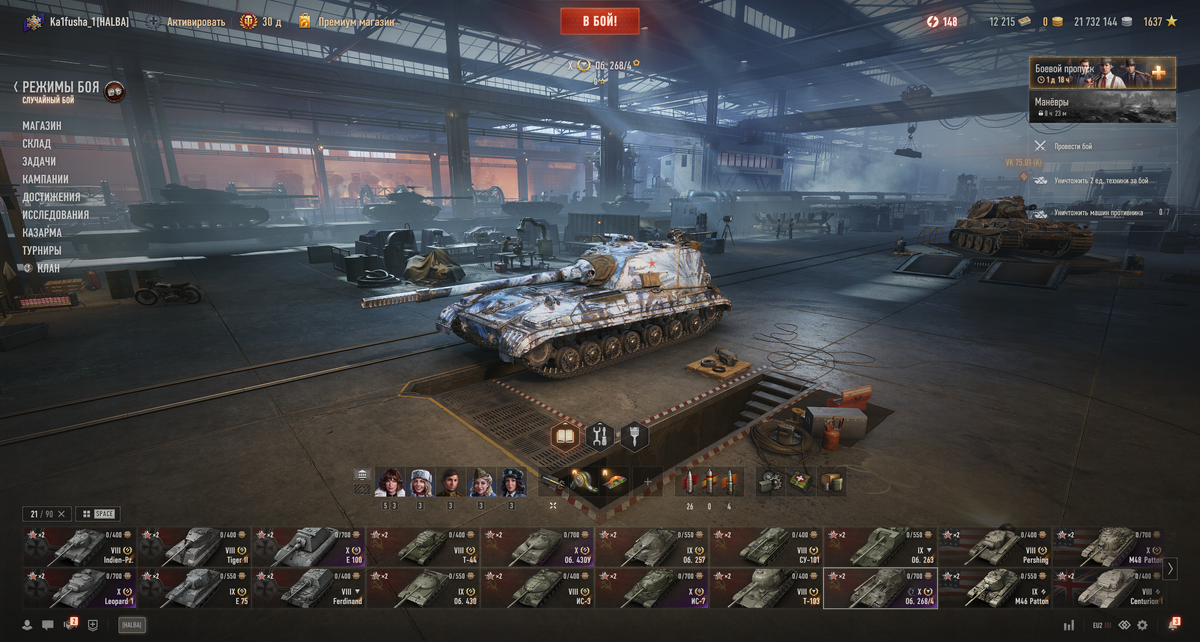
Task: Go to СКЛАД in the side menu
Action: [x=37, y=144]
